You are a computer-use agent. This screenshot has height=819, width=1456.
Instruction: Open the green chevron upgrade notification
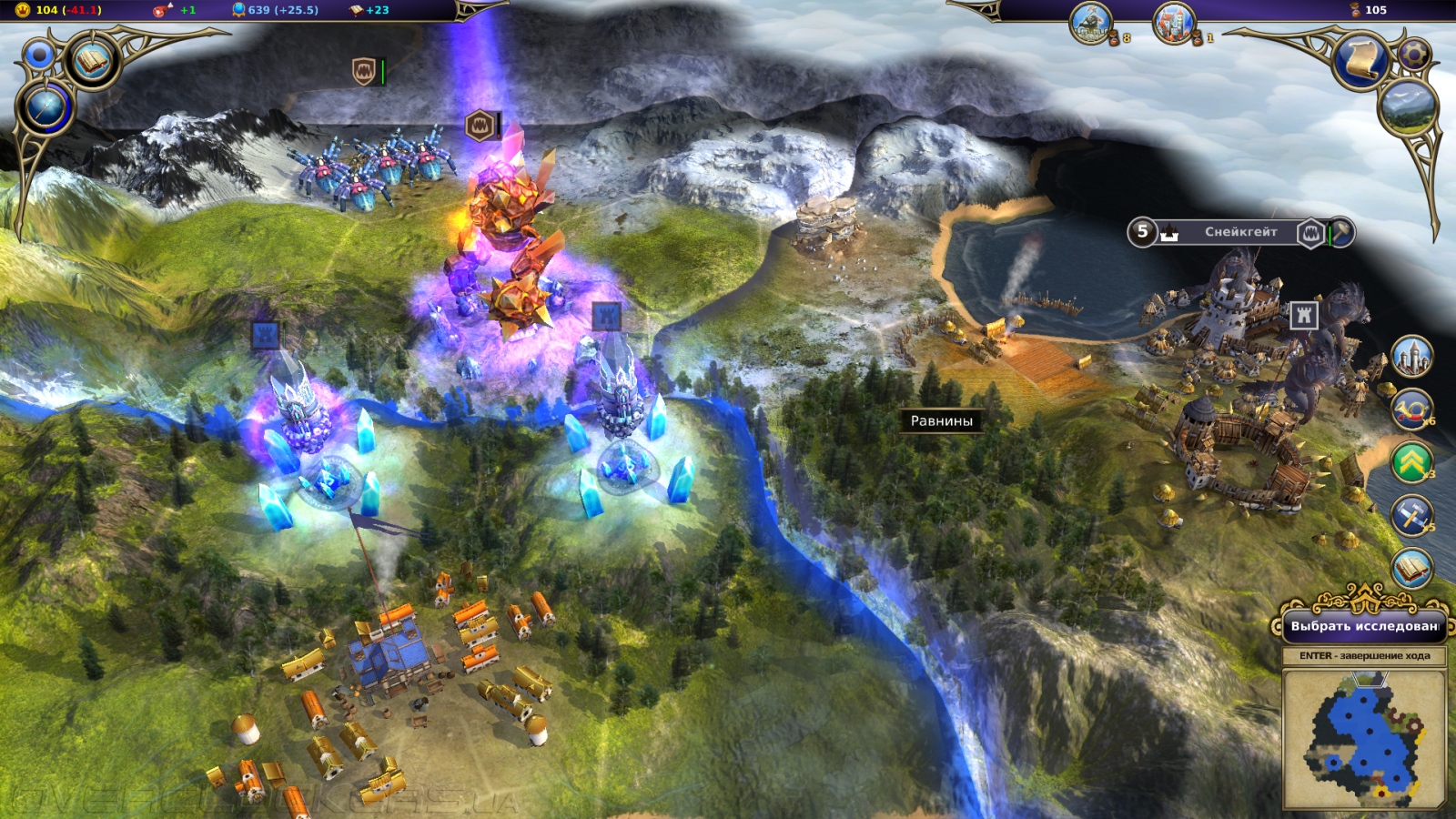(x=1411, y=463)
